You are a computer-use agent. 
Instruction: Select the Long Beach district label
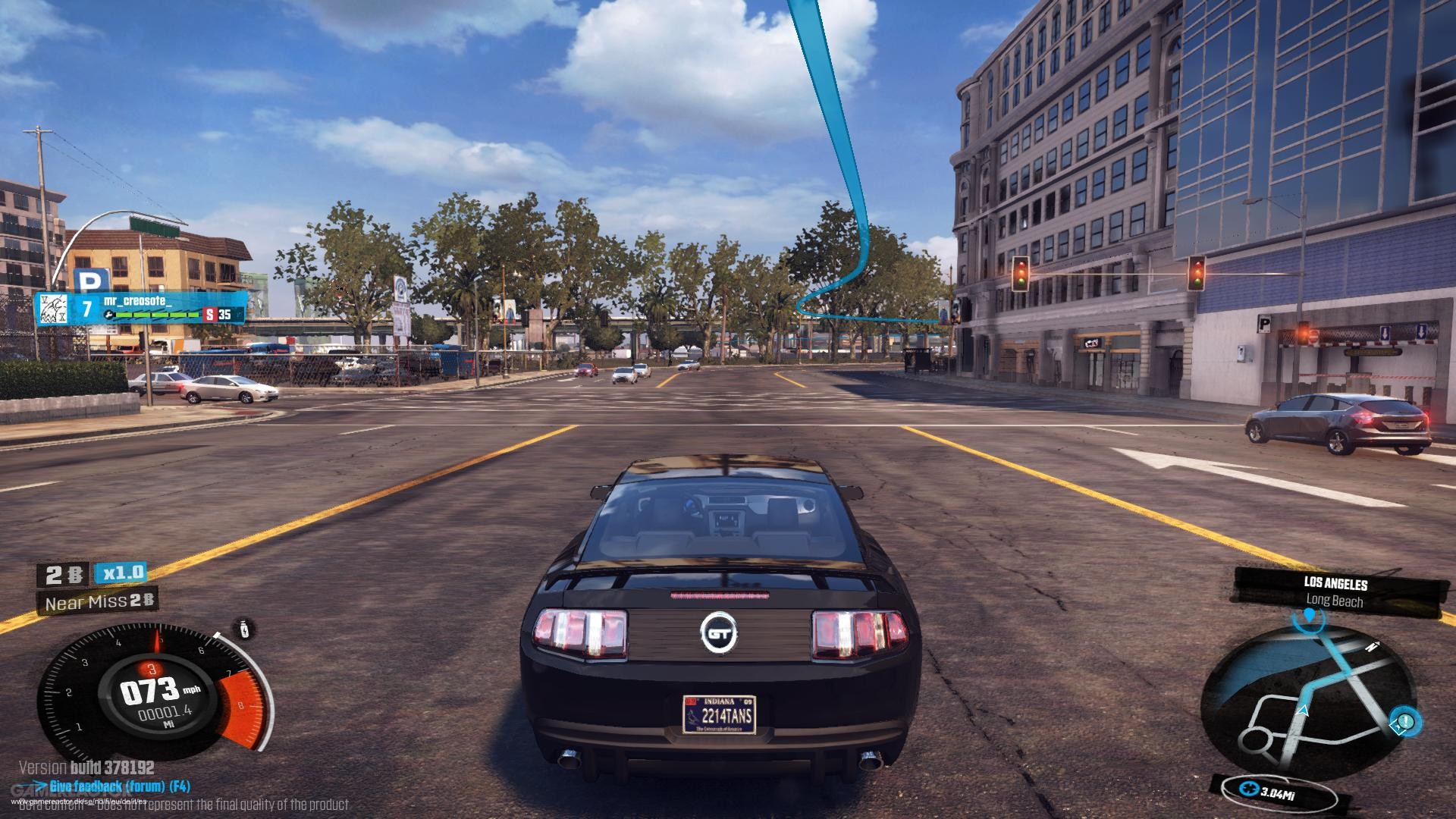coord(1335,601)
